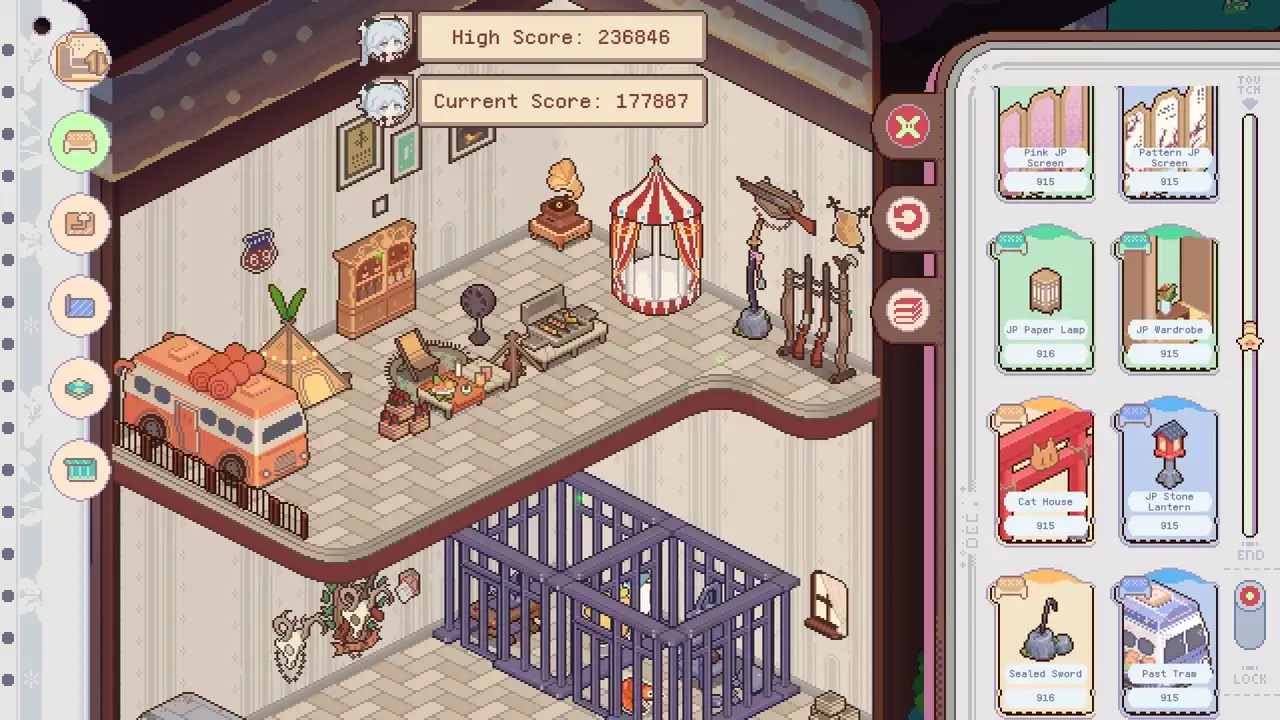Select the green sofa furniture category
Screen dimensions: 1280x720
(81, 142)
